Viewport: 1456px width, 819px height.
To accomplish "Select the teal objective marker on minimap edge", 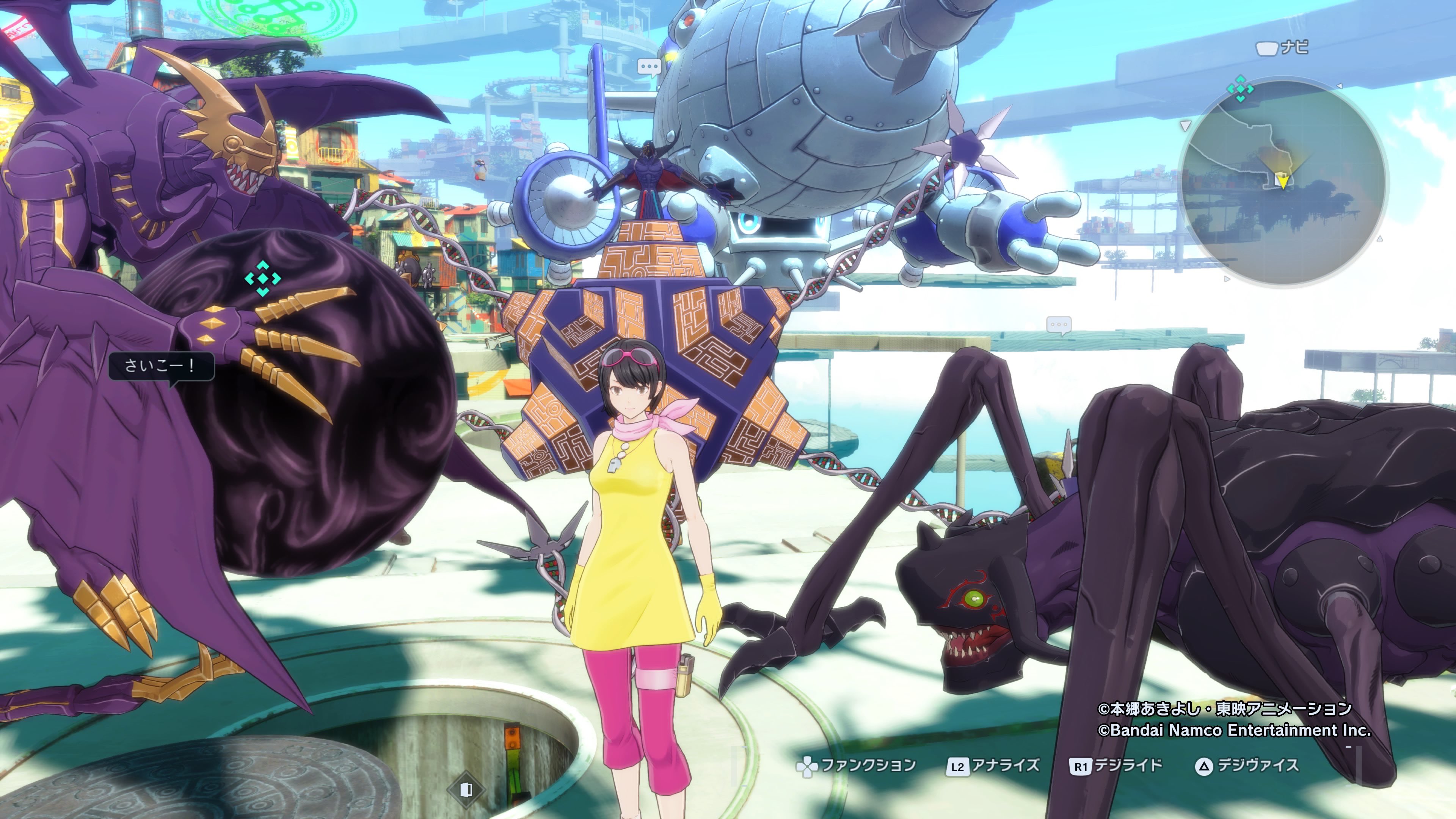I will tap(1240, 89).
